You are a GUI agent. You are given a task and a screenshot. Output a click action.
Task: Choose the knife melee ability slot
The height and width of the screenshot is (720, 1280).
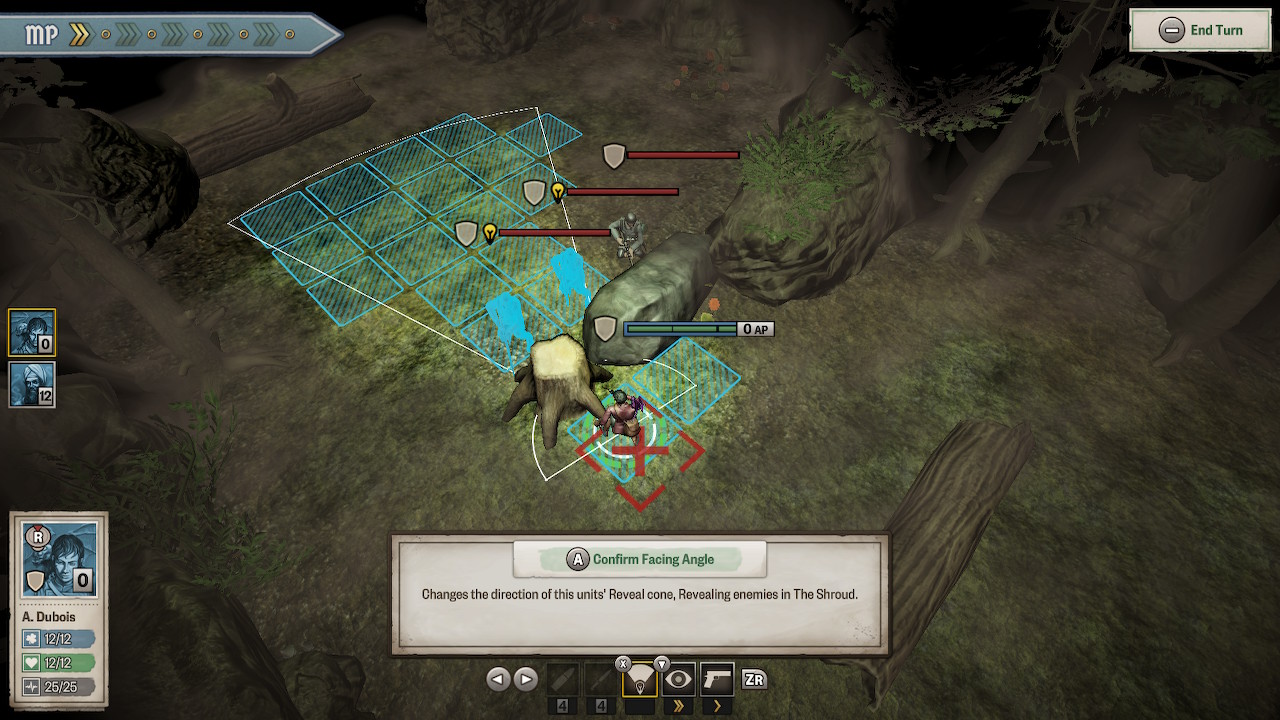pyautogui.click(x=600, y=680)
